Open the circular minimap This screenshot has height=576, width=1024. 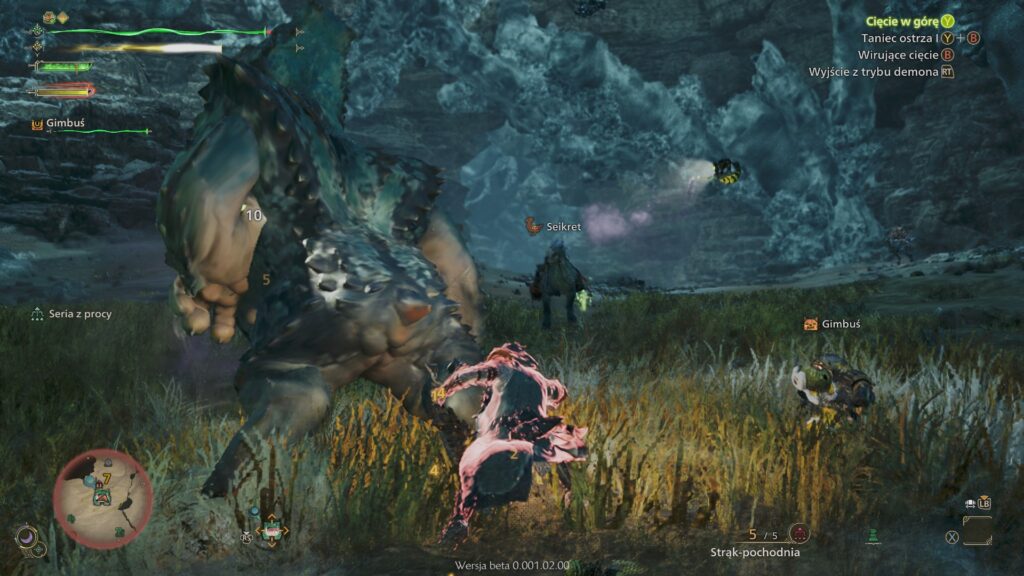(x=102, y=499)
